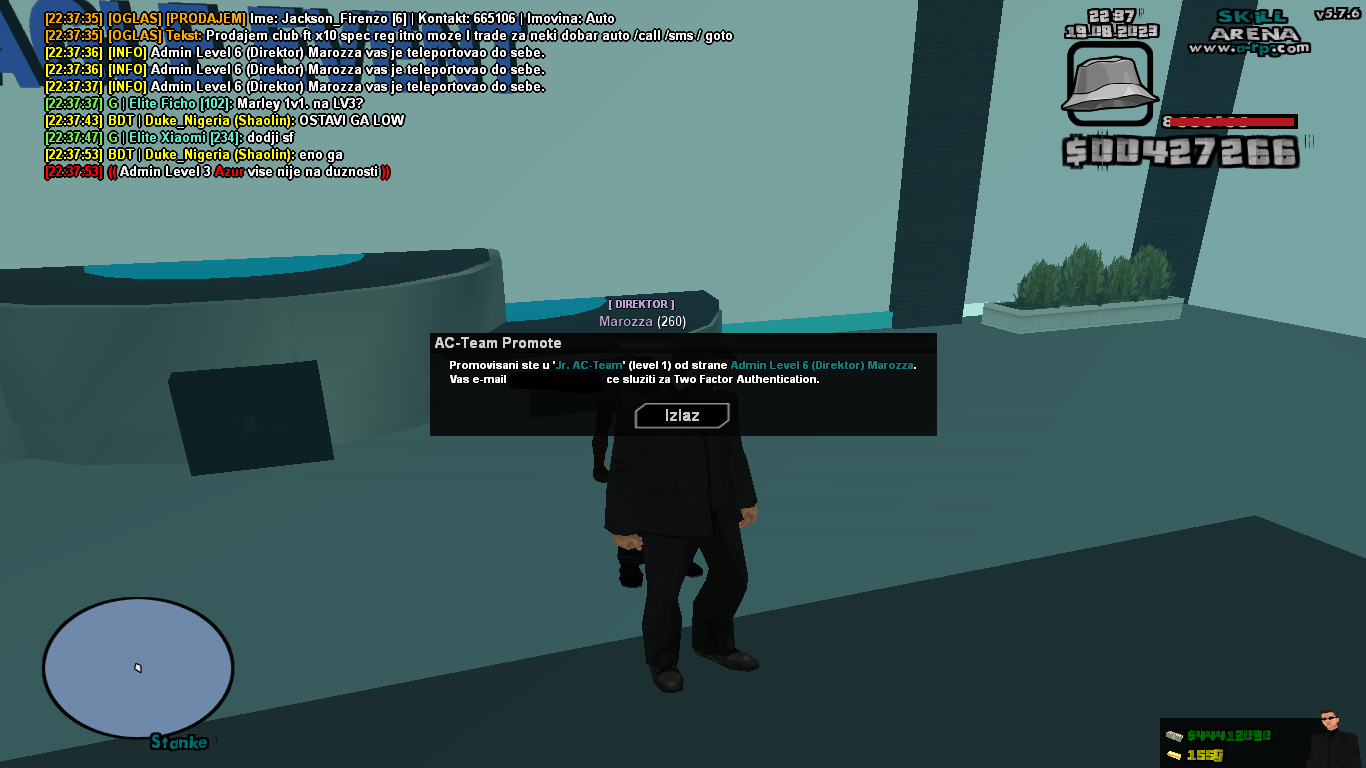Viewport: 1366px width, 768px height.
Task: Expand the [DIREKTOR] rank tag above Marozza
Action: coord(640,304)
